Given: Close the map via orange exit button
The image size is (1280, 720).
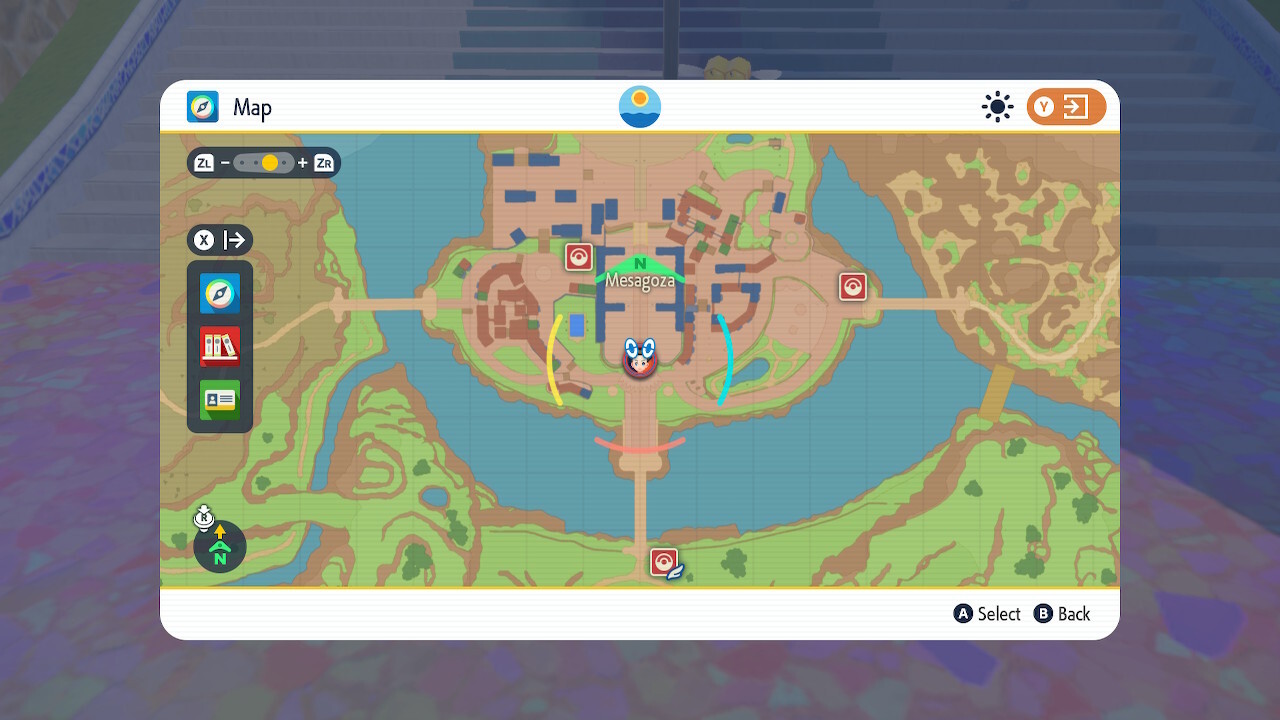Looking at the screenshot, I should 1066,107.
